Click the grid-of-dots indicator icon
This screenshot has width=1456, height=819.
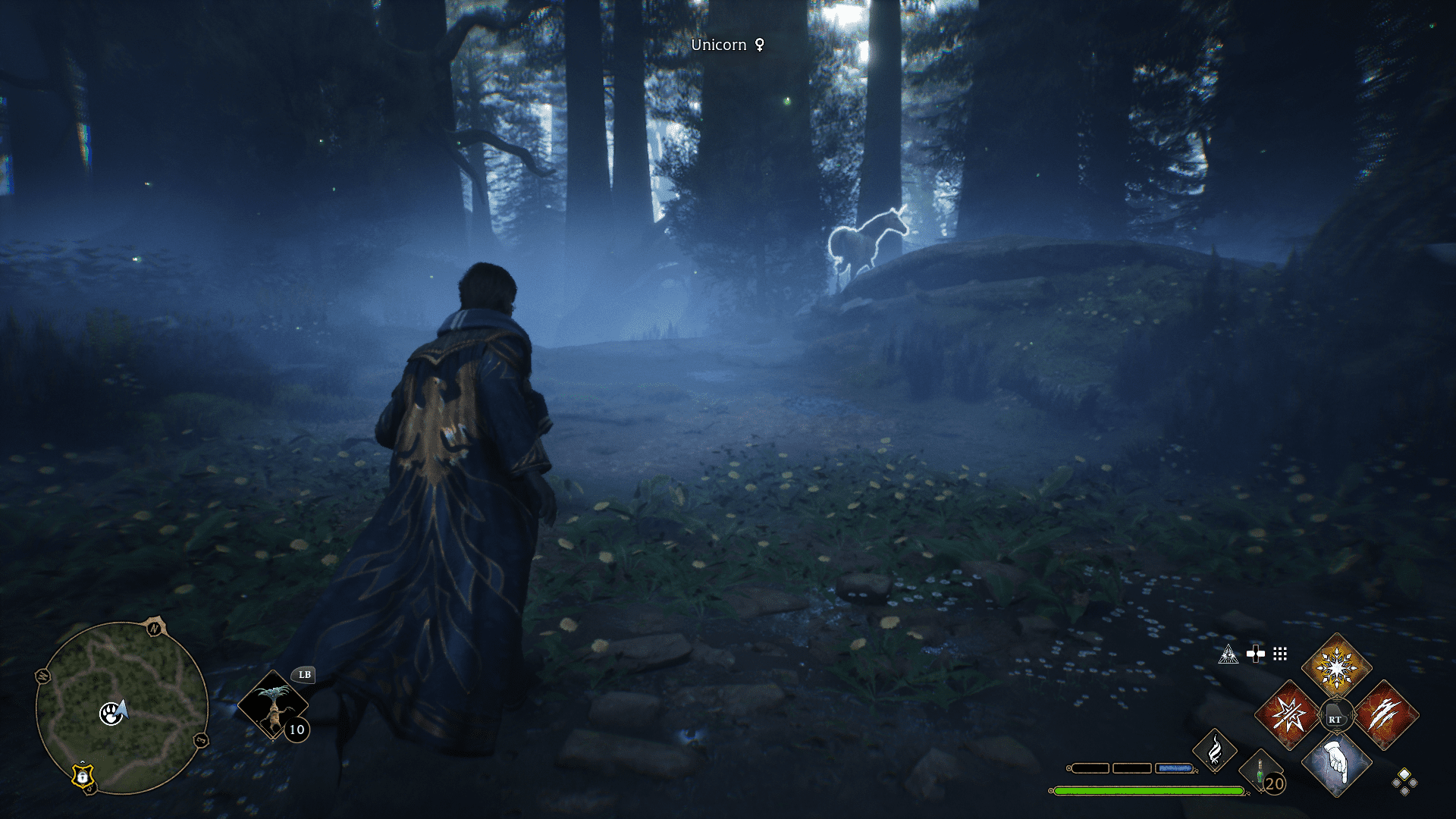pos(1280,654)
